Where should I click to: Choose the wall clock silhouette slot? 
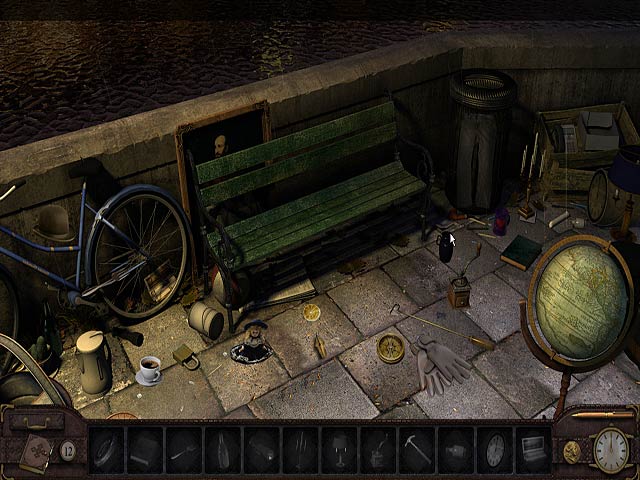click(x=496, y=449)
